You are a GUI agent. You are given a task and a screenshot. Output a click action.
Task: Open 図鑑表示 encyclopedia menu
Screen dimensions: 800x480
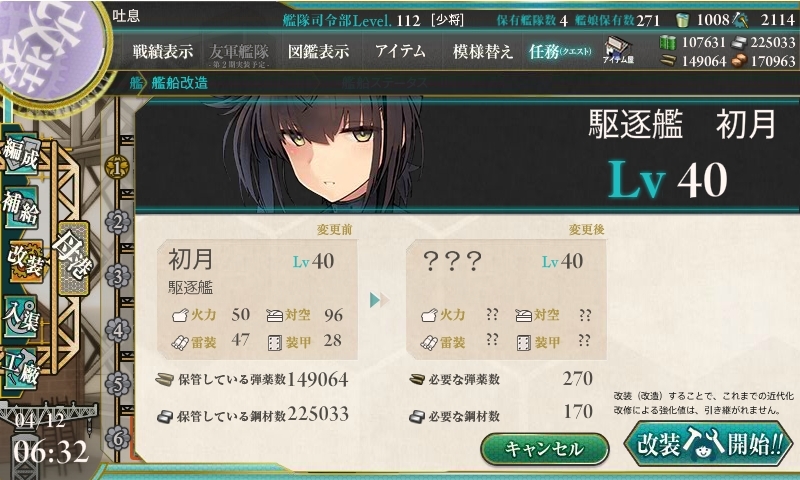pos(318,51)
